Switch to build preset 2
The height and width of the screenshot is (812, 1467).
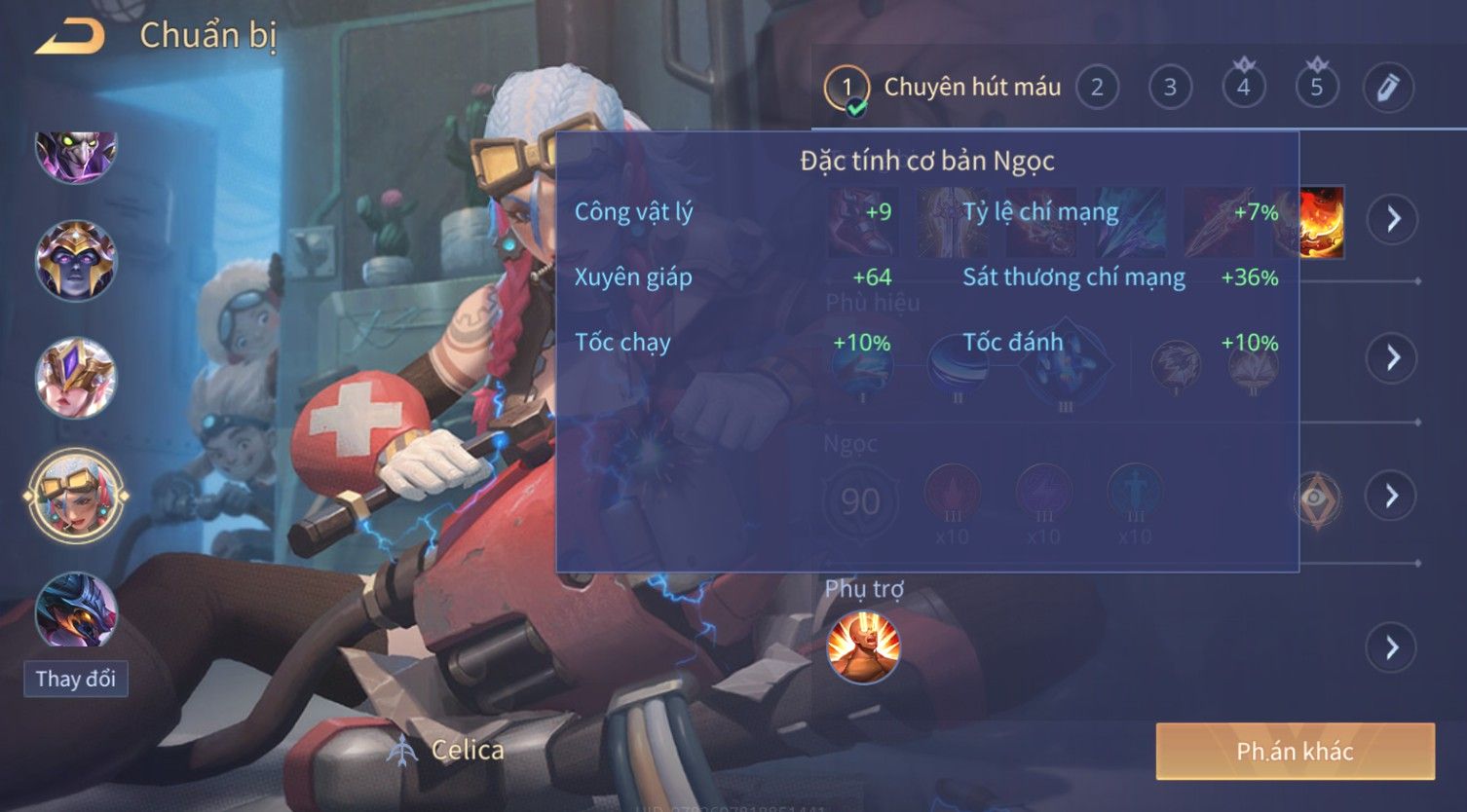[x=1097, y=88]
